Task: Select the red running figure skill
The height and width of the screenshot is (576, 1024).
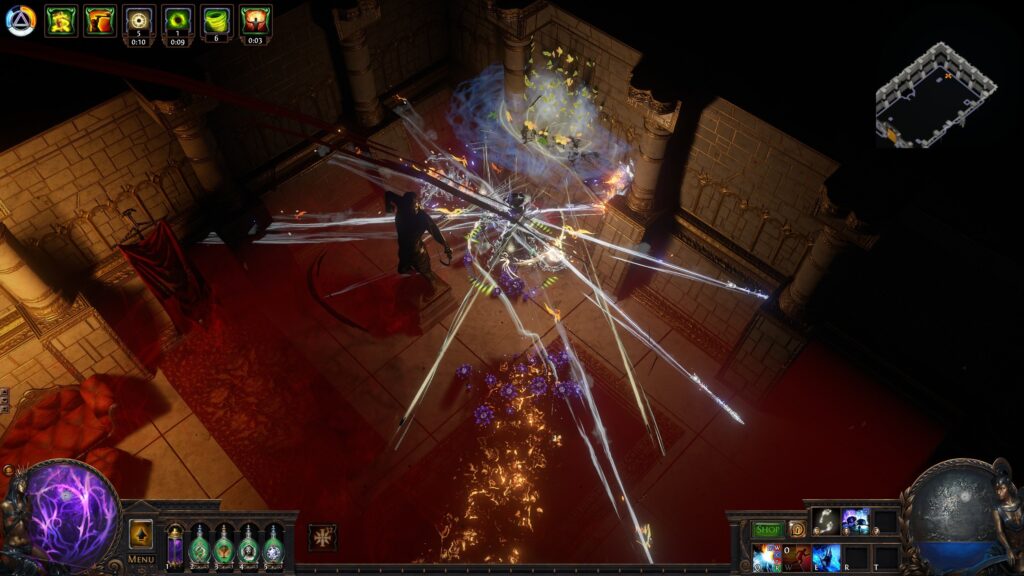Action: 797,557
